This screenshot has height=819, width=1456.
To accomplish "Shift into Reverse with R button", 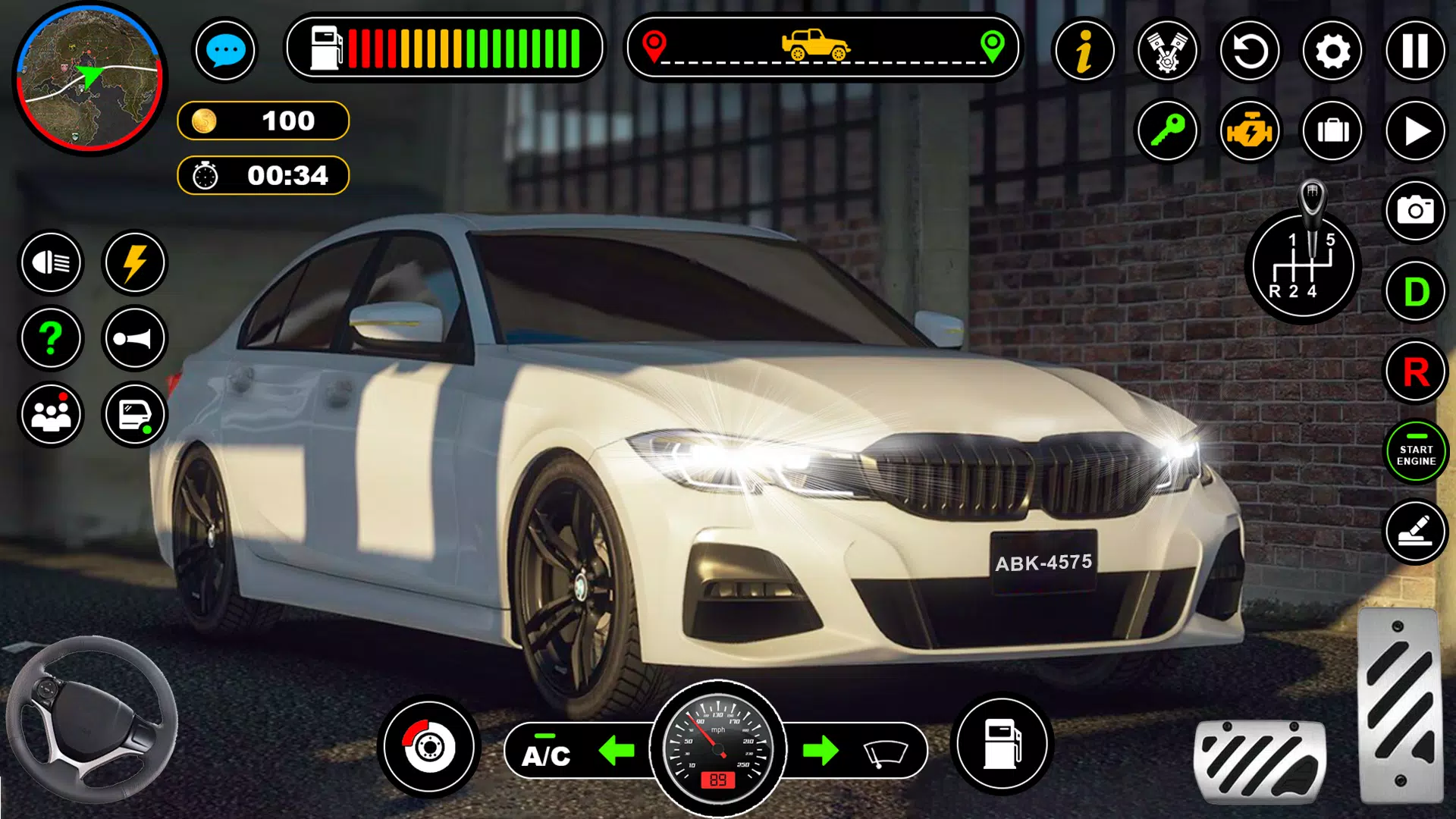I will (x=1415, y=372).
